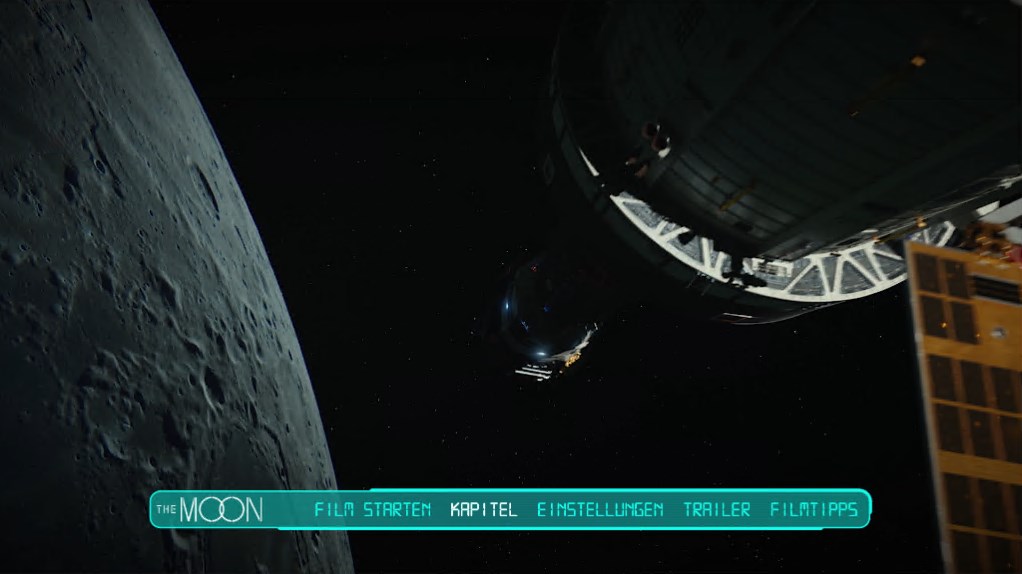Open the Kapitel chapter selection

pyautogui.click(x=484, y=510)
